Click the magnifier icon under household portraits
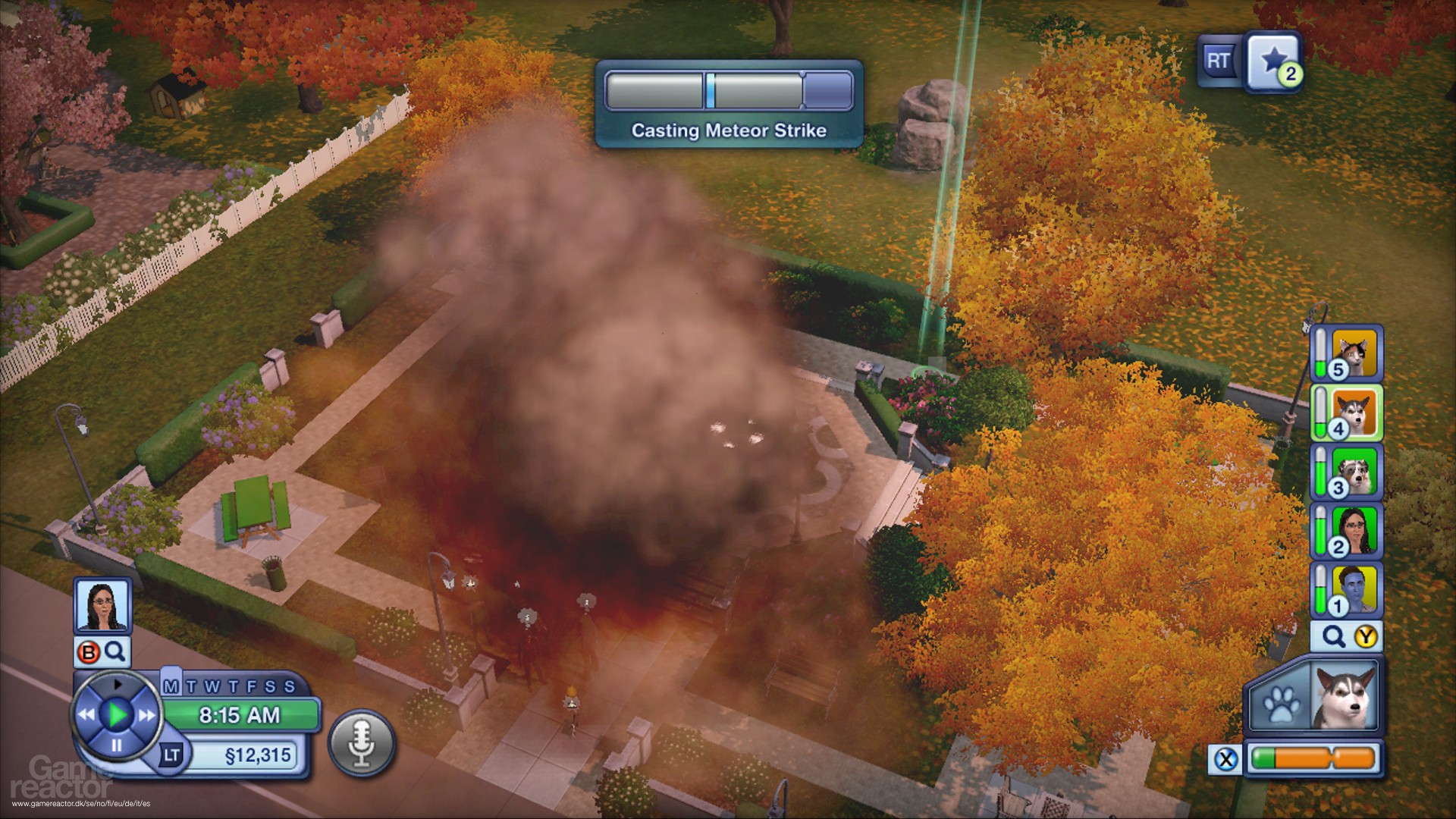 pos(1333,636)
